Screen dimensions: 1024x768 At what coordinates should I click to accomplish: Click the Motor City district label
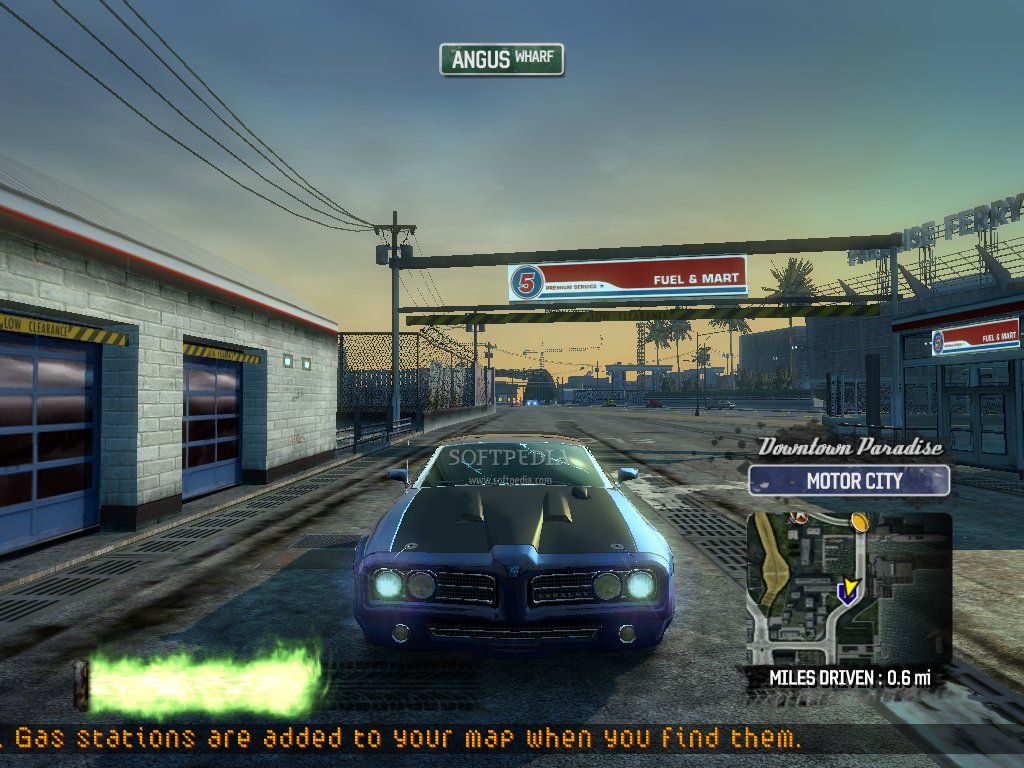tap(849, 481)
